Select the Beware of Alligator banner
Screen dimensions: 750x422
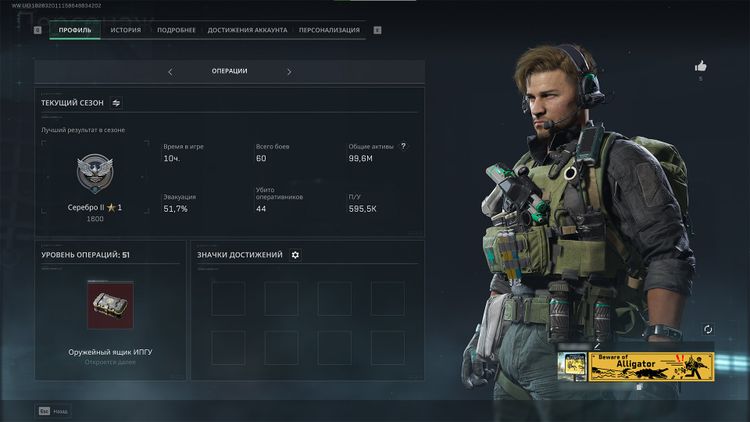point(650,366)
